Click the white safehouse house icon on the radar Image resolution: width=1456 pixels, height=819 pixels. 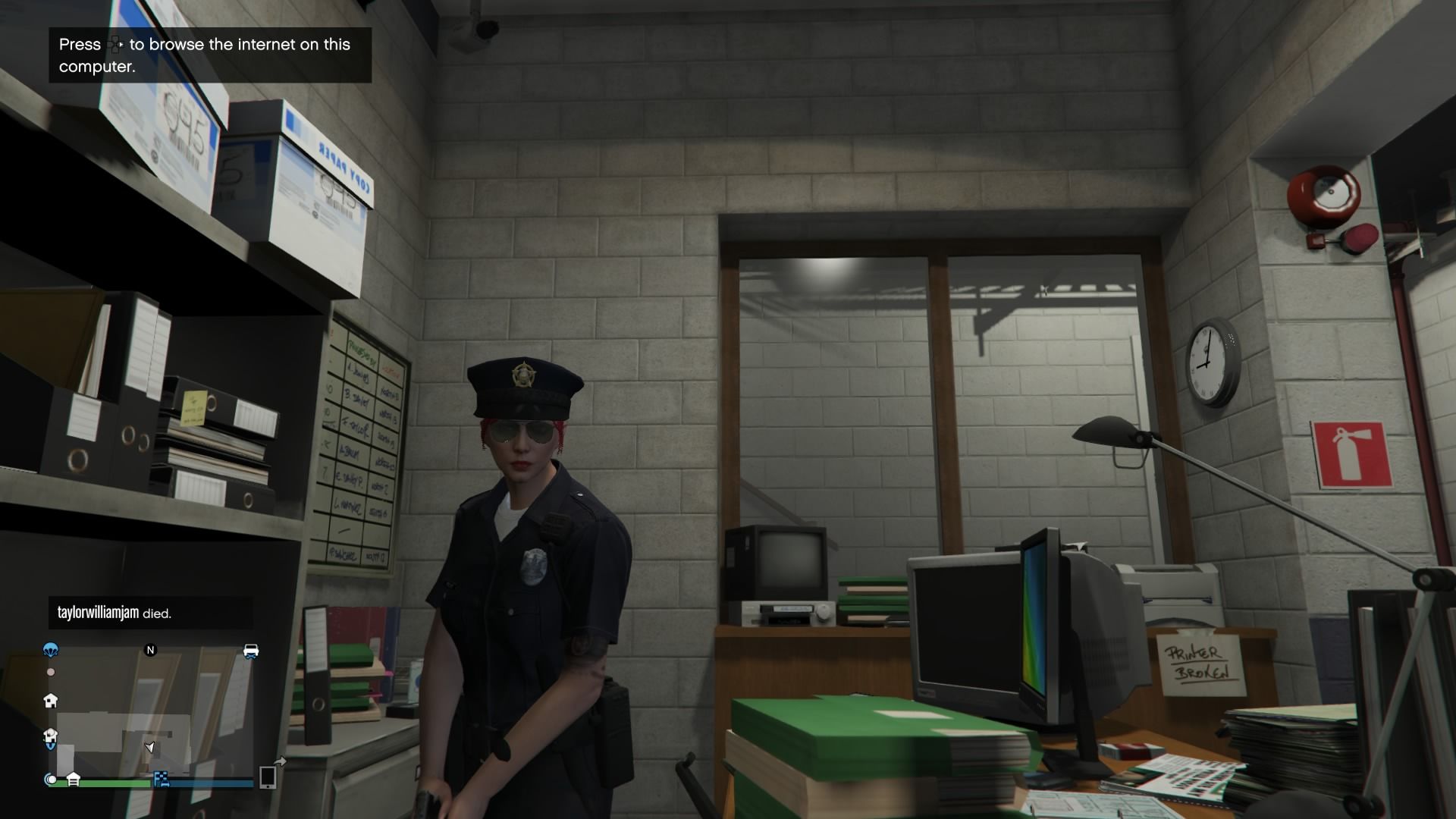[51, 701]
